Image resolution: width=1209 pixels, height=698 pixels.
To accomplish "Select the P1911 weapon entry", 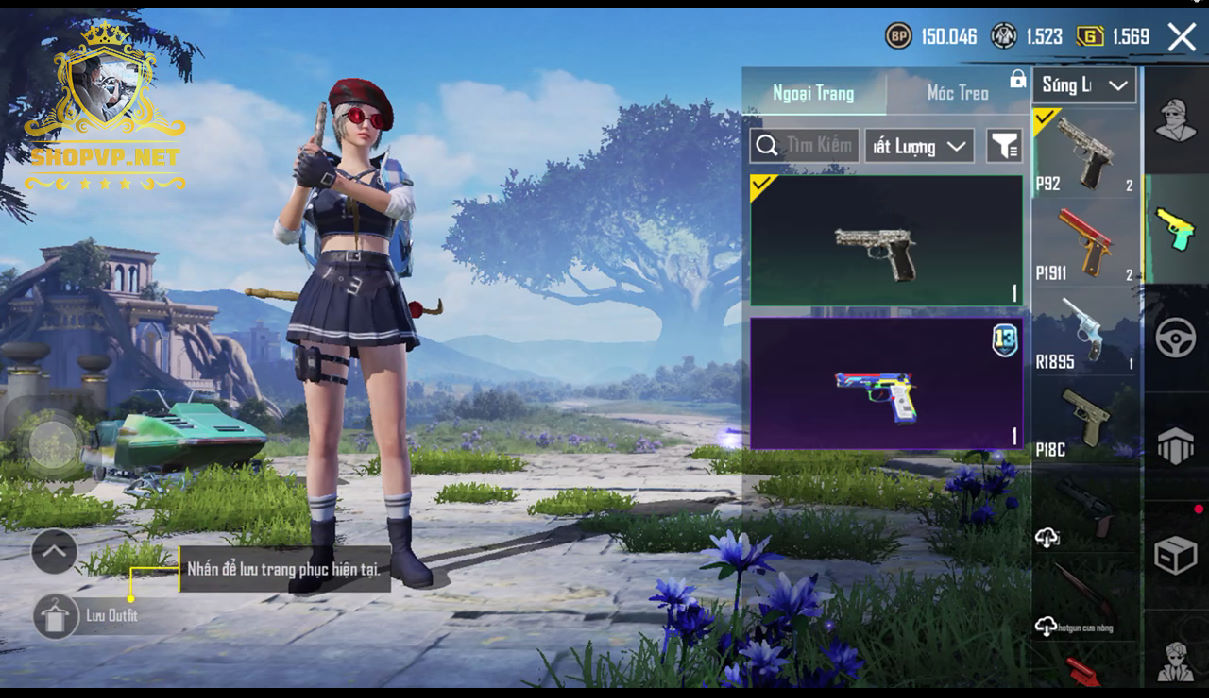I will point(1085,243).
